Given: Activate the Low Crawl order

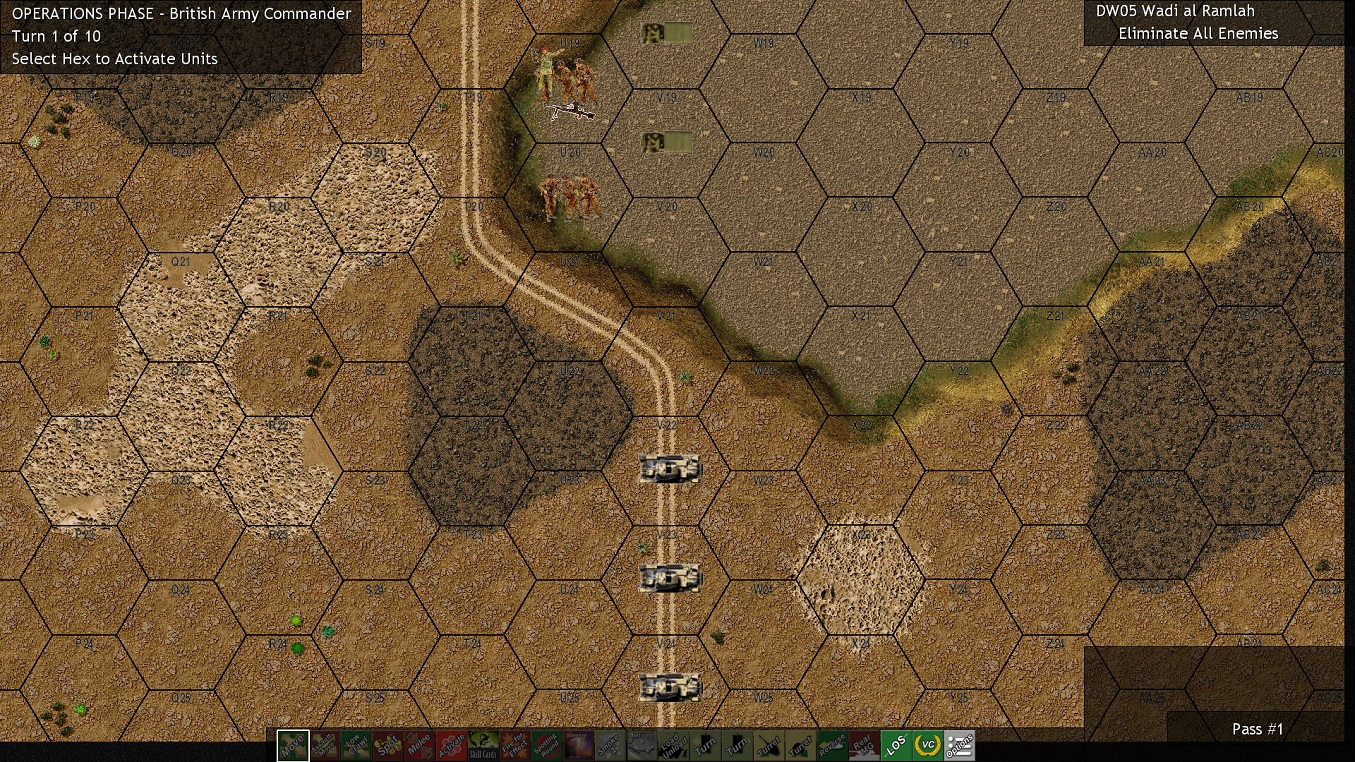Looking at the screenshot, I should (355, 745).
